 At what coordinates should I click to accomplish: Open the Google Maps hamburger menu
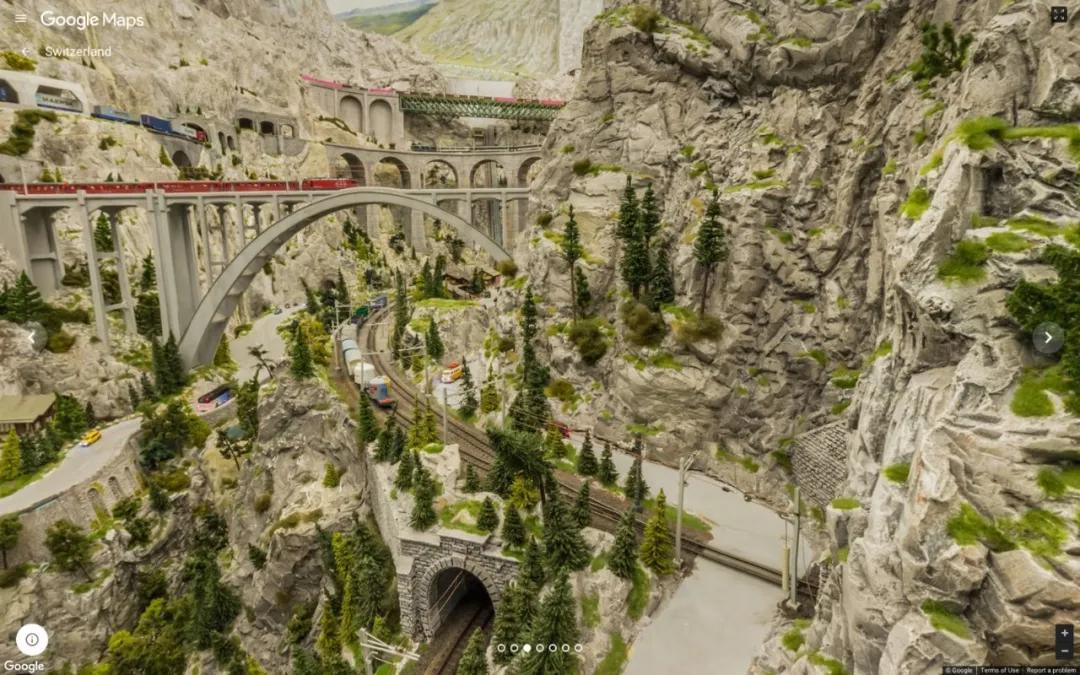[20, 19]
